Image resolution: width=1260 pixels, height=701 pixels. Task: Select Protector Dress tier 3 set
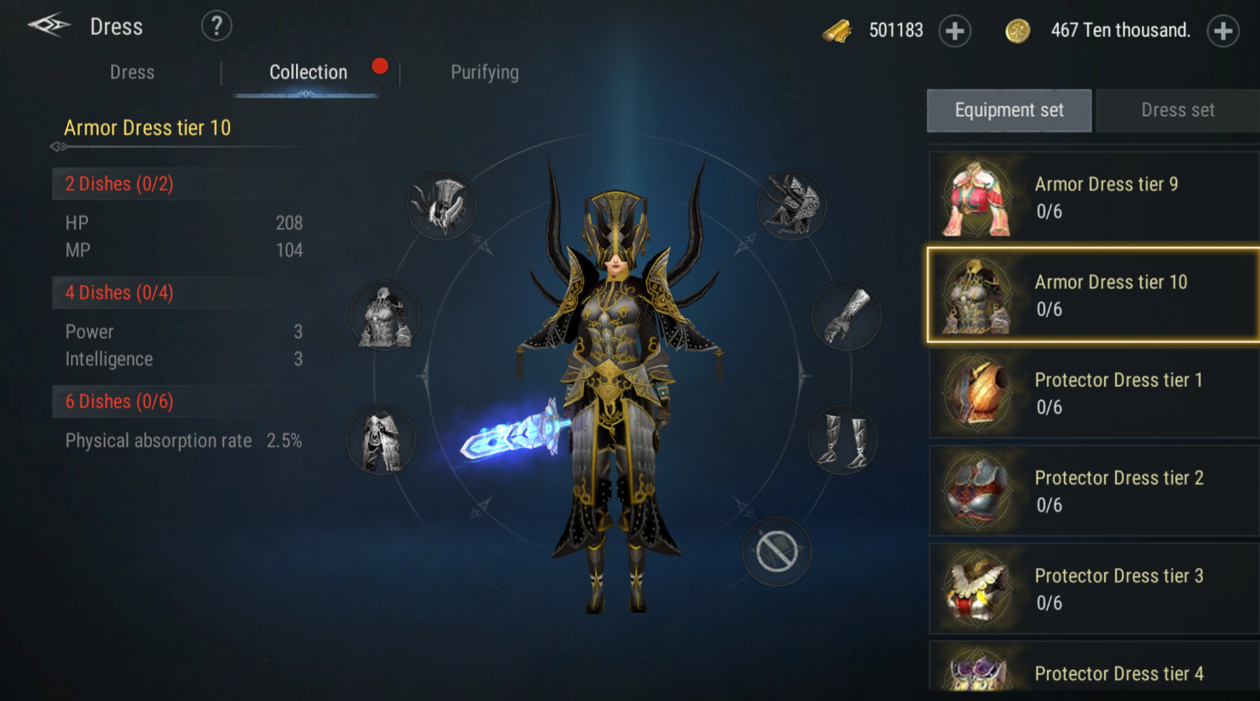point(1094,589)
